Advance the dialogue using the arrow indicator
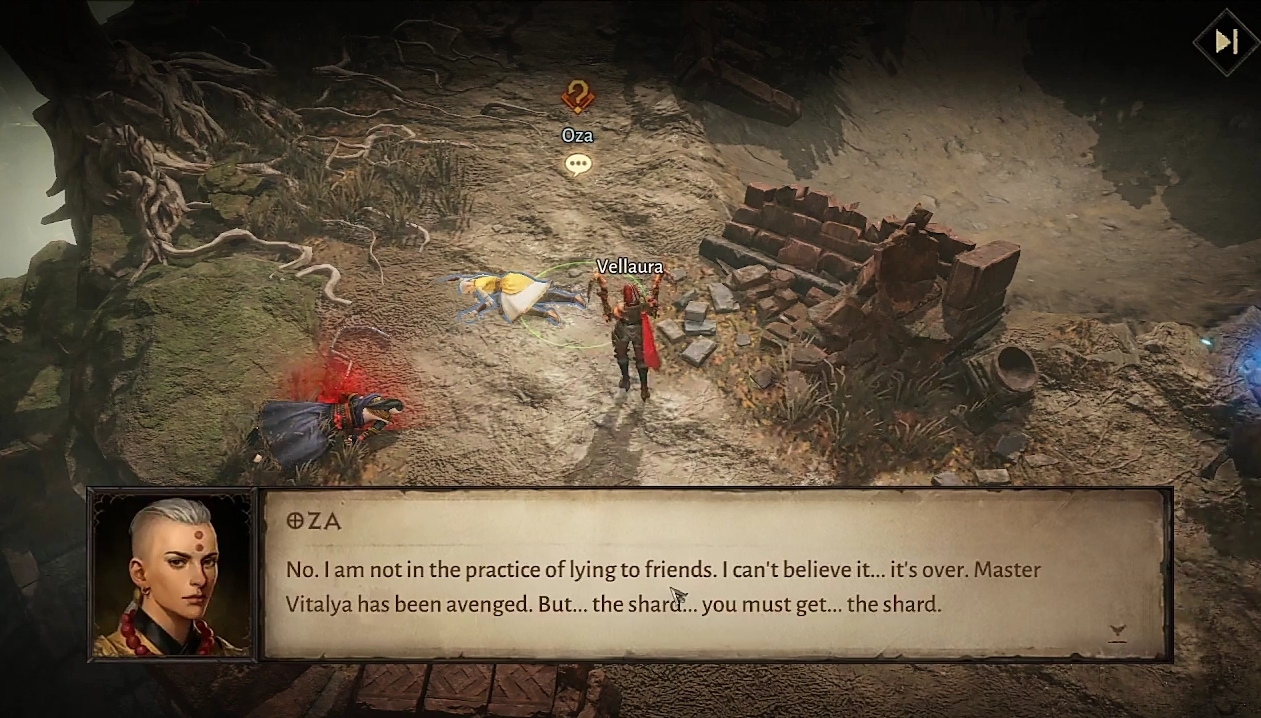 (1118, 631)
